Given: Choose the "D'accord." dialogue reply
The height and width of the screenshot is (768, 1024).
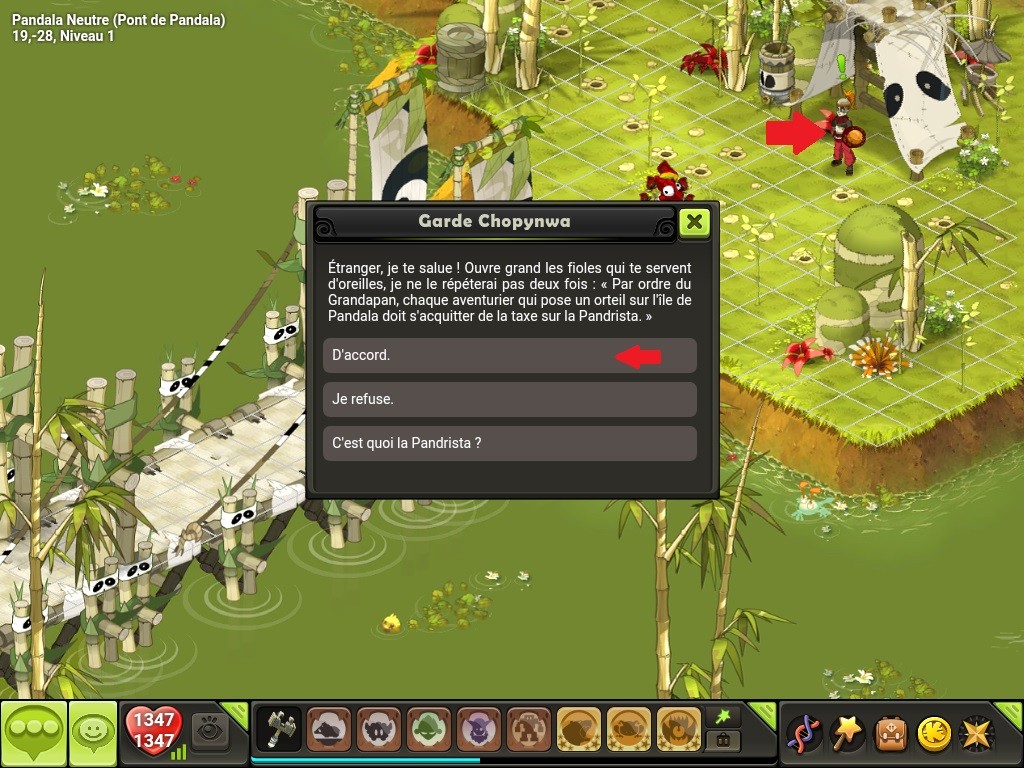Looking at the screenshot, I should pyautogui.click(x=509, y=355).
